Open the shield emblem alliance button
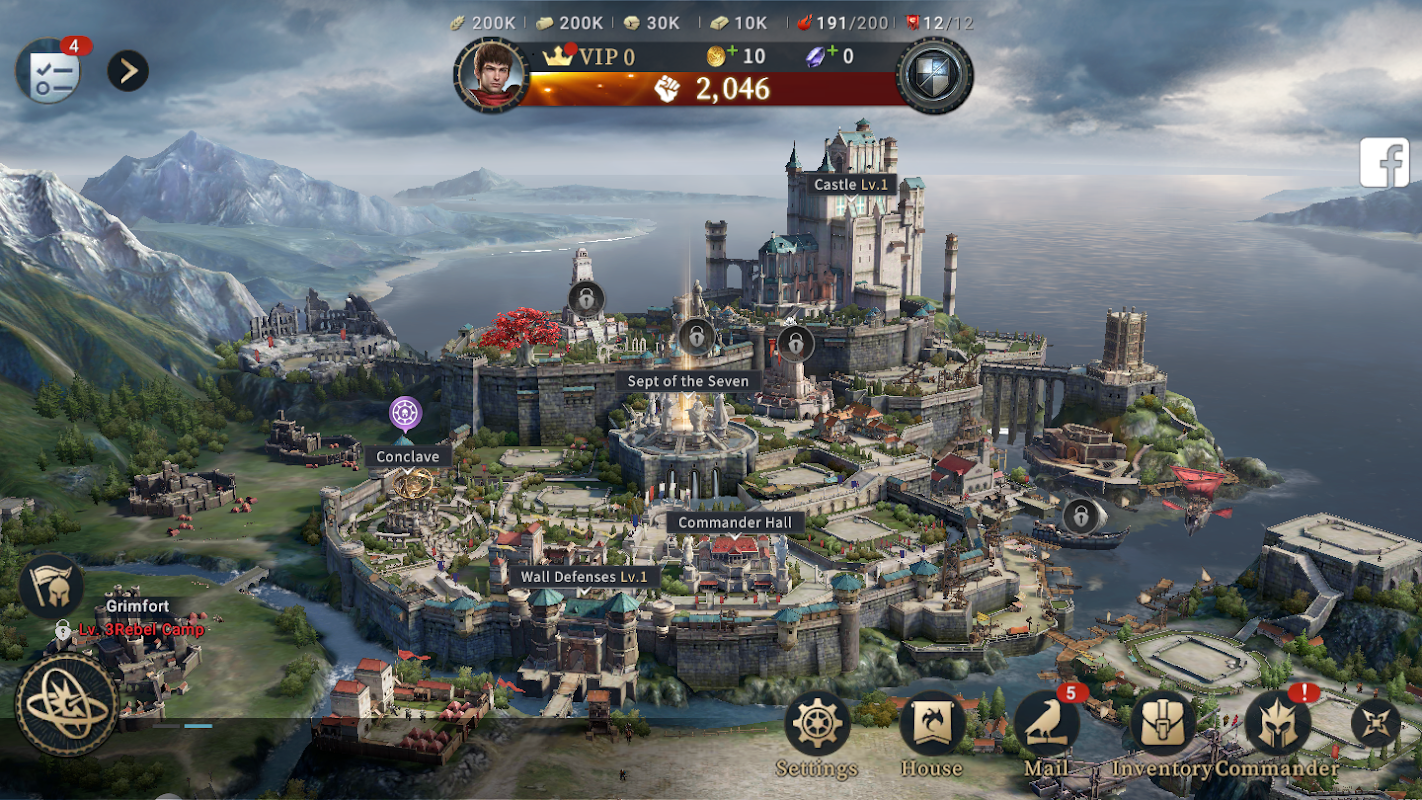1422x800 pixels. (x=935, y=75)
